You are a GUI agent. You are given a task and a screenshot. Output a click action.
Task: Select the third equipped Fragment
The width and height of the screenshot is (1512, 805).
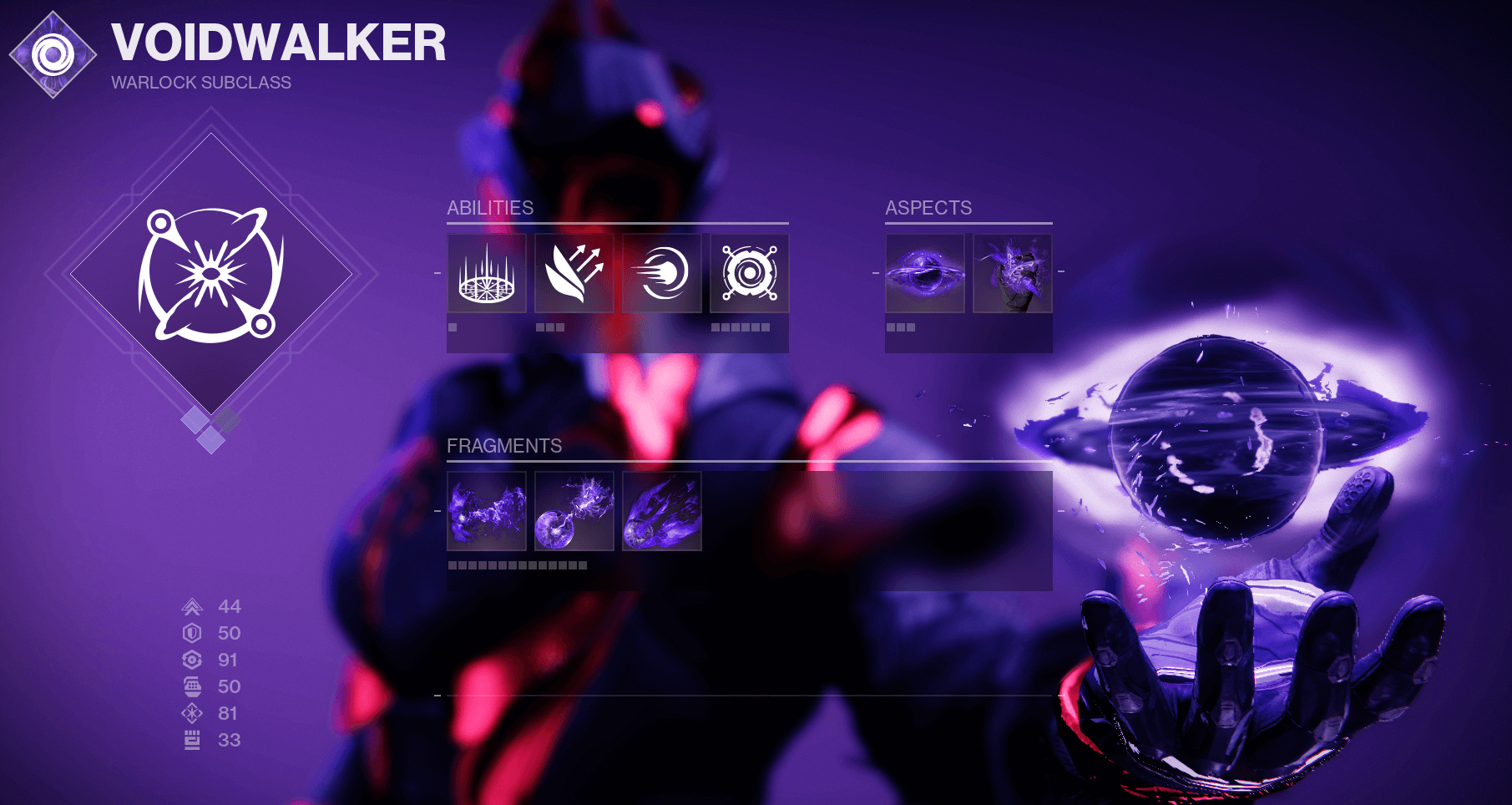tap(661, 512)
